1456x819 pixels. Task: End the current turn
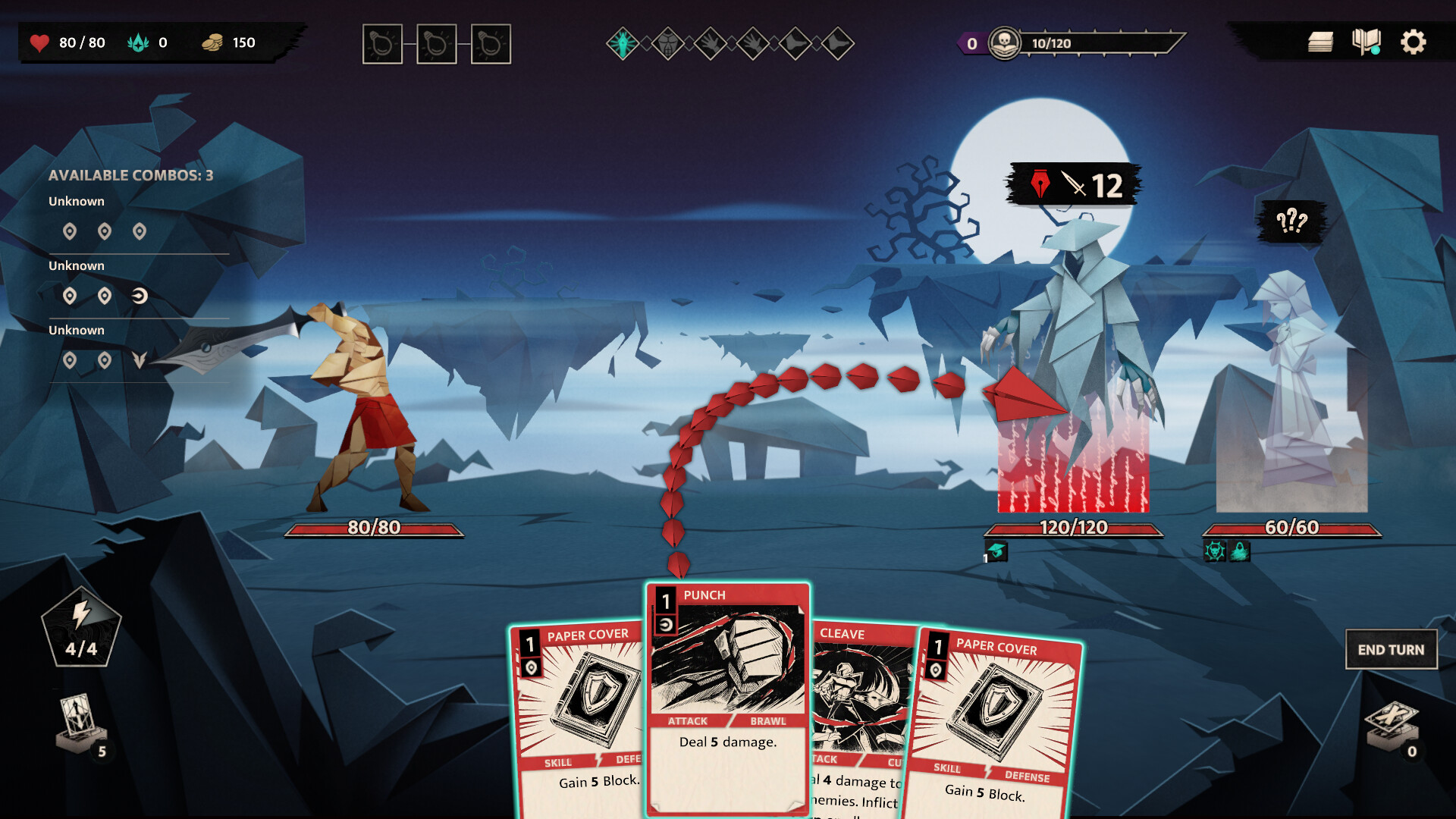click(1391, 650)
